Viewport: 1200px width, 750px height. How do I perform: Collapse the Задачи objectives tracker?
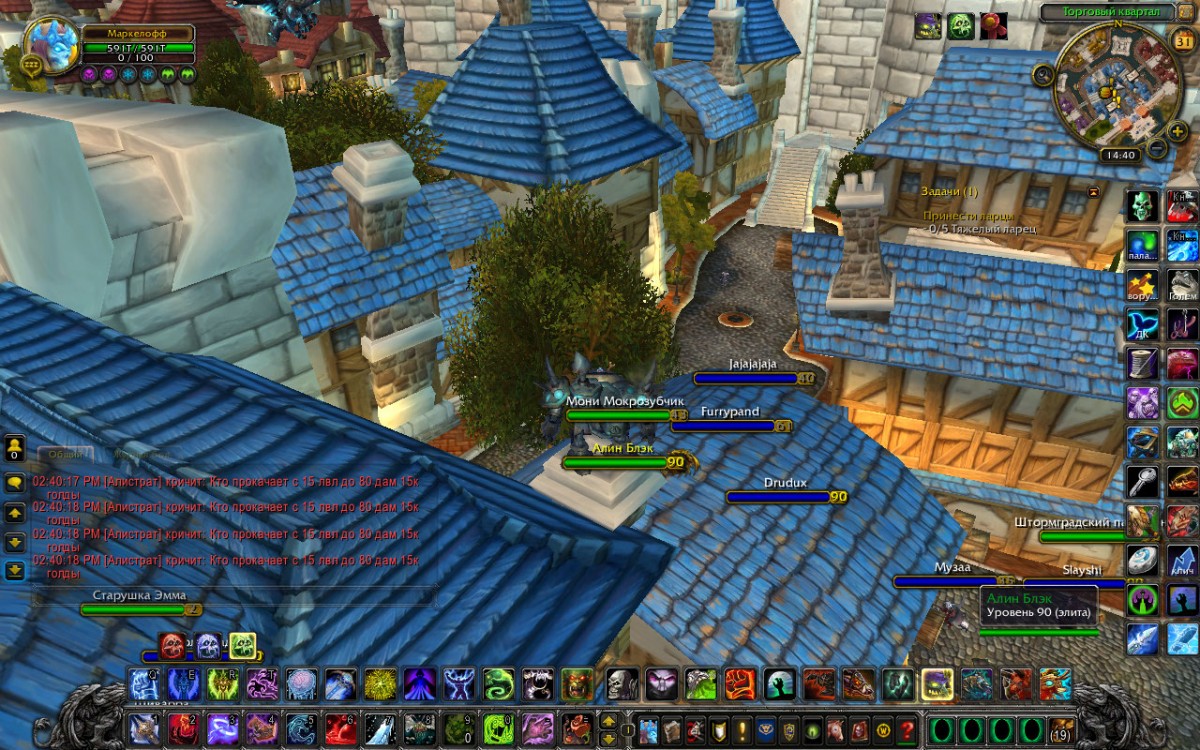[x=1093, y=192]
